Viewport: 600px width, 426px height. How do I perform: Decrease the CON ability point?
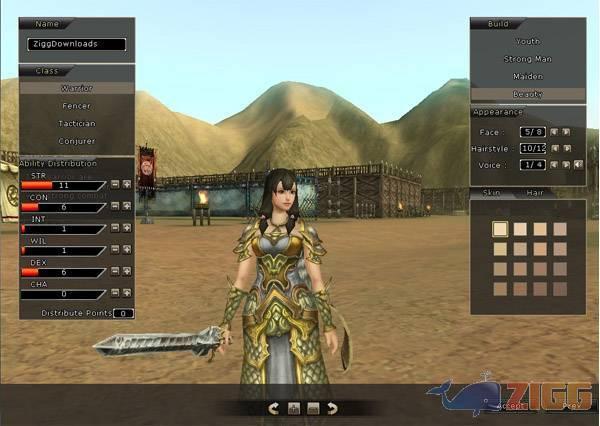pyautogui.click(x=115, y=206)
